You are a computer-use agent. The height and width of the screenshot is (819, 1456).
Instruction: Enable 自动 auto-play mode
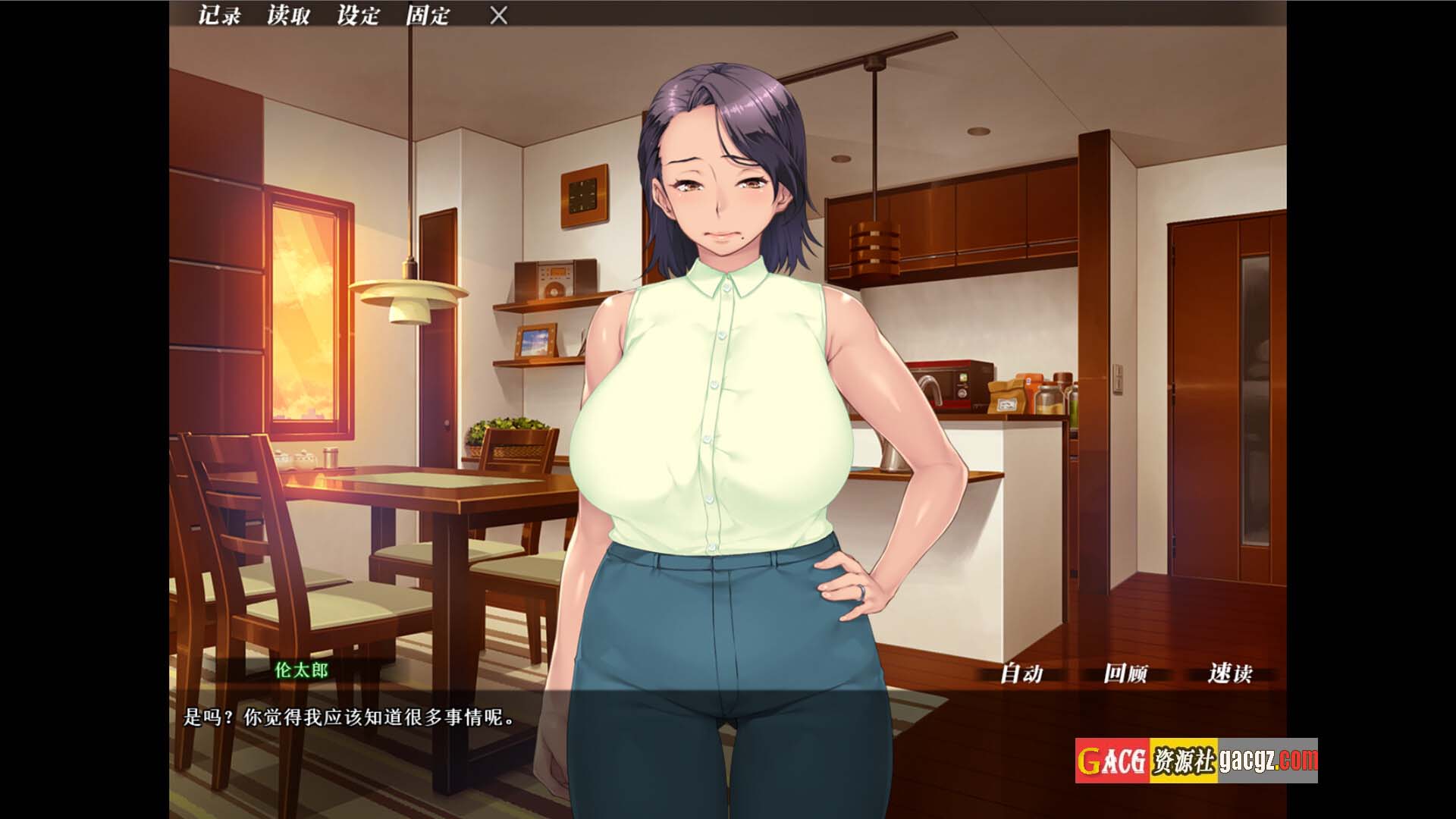tap(1021, 673)
